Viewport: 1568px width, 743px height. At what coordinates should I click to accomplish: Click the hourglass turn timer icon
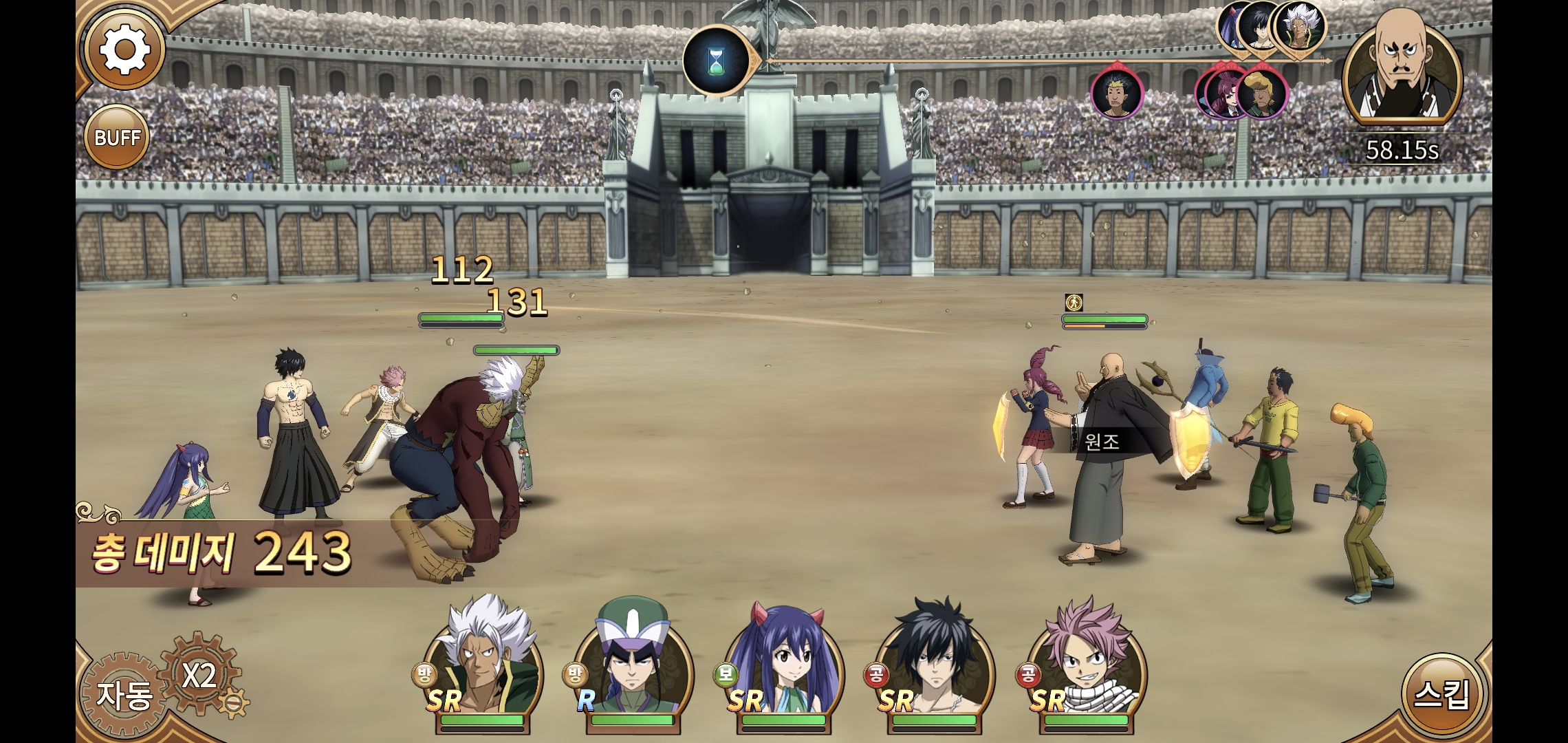point(717,61)
